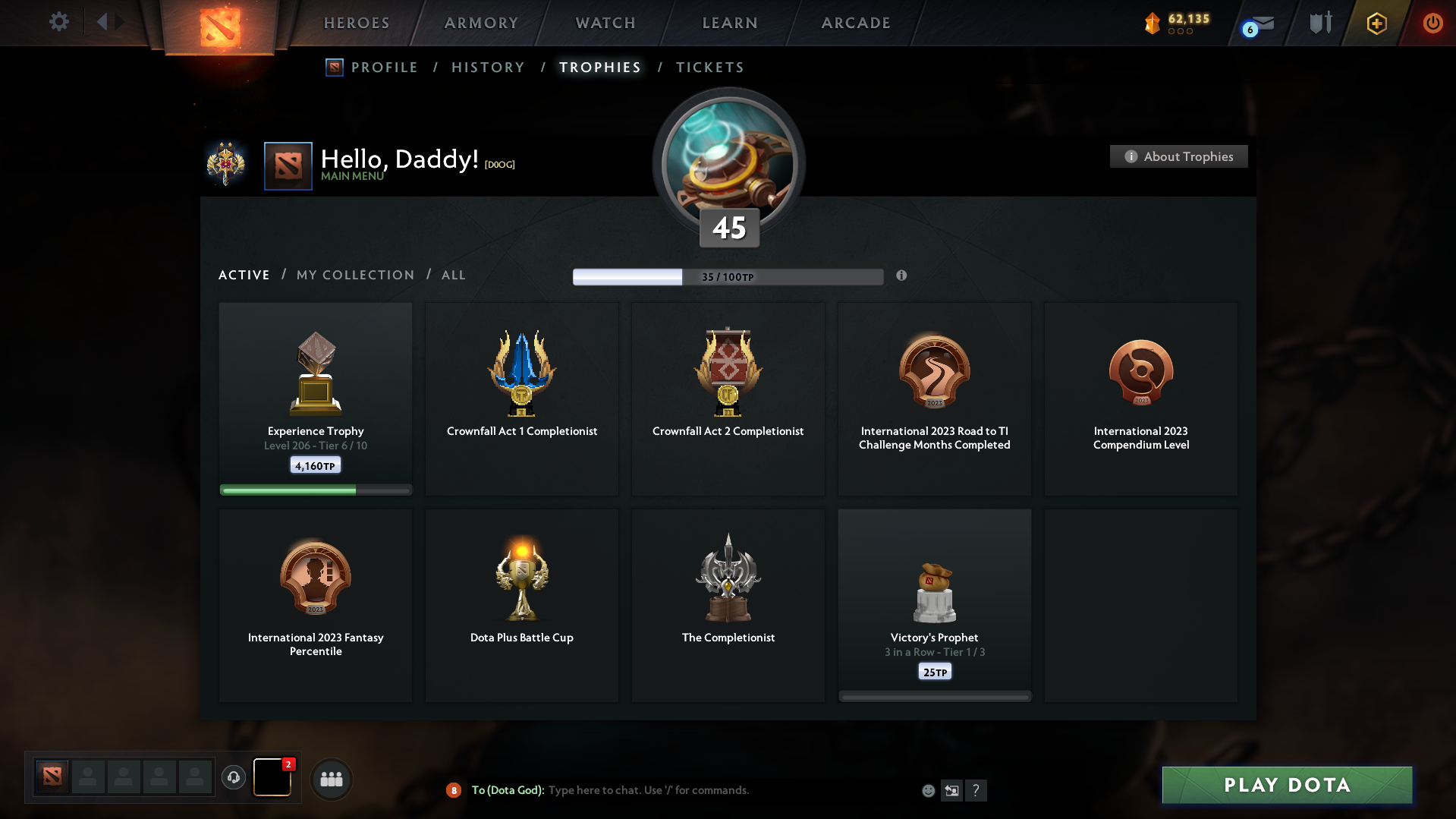
Task: Switch to the ALL trophies filter
Action: point(453,275)
